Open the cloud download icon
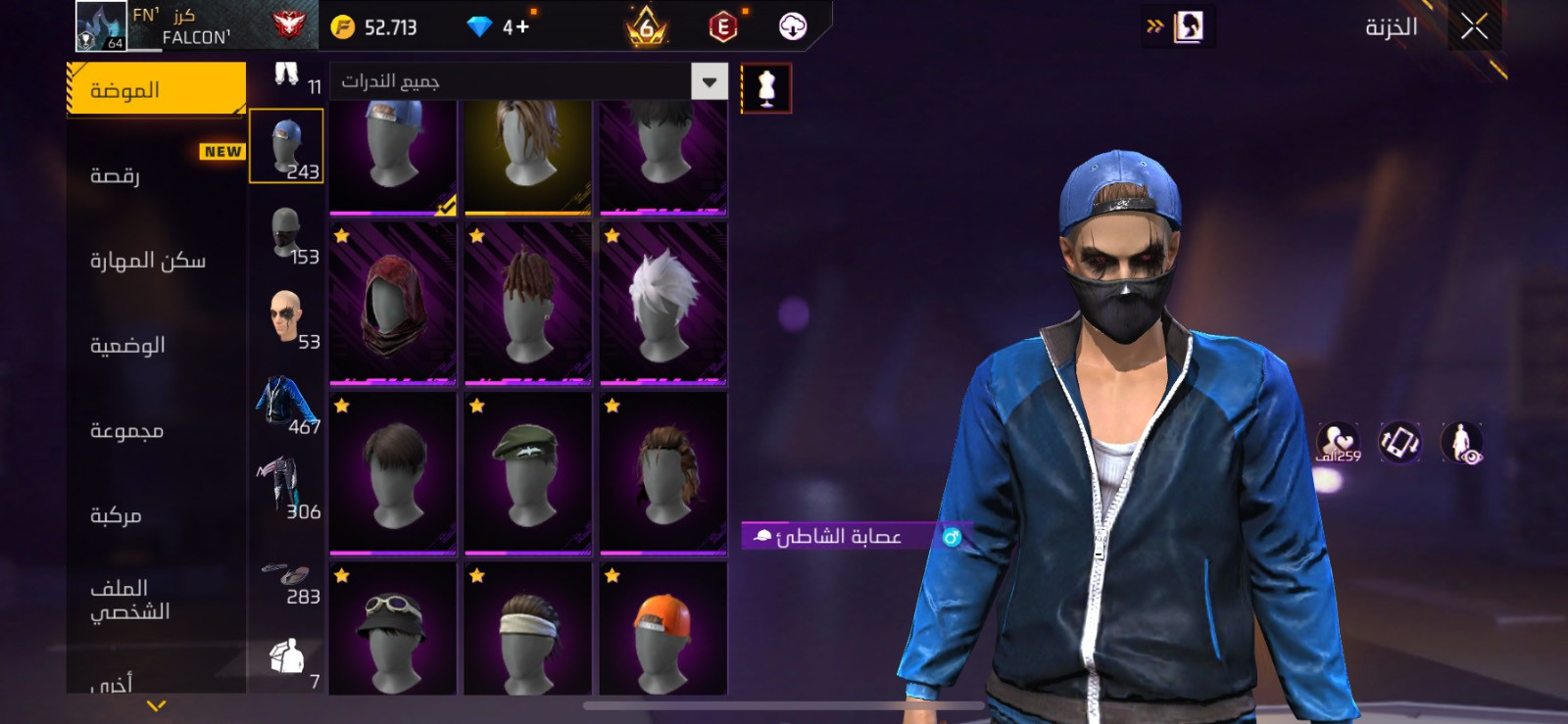1568x724 pixels. [793, 26]
